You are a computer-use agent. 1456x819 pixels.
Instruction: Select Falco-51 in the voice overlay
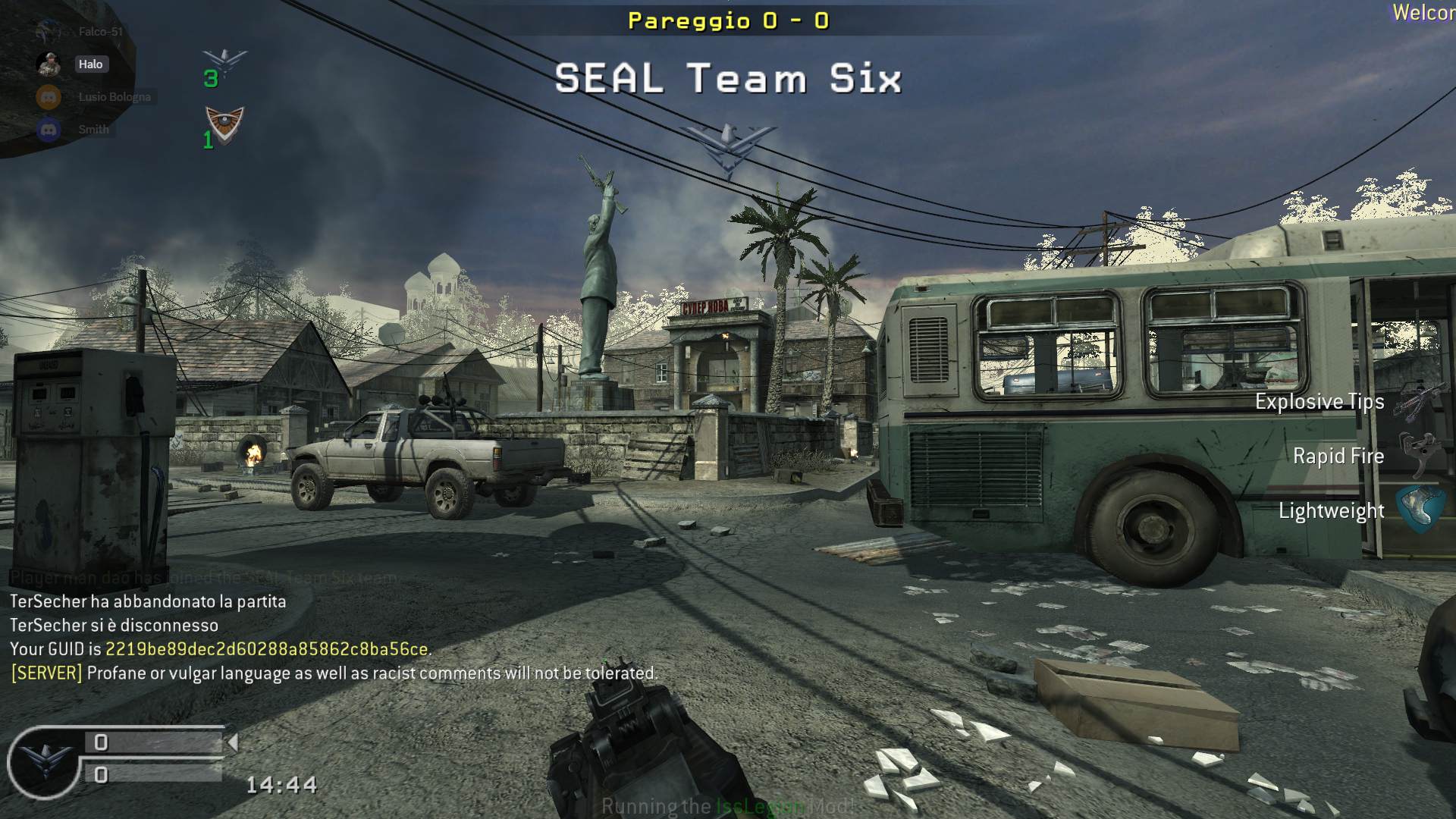pos(100,32)
